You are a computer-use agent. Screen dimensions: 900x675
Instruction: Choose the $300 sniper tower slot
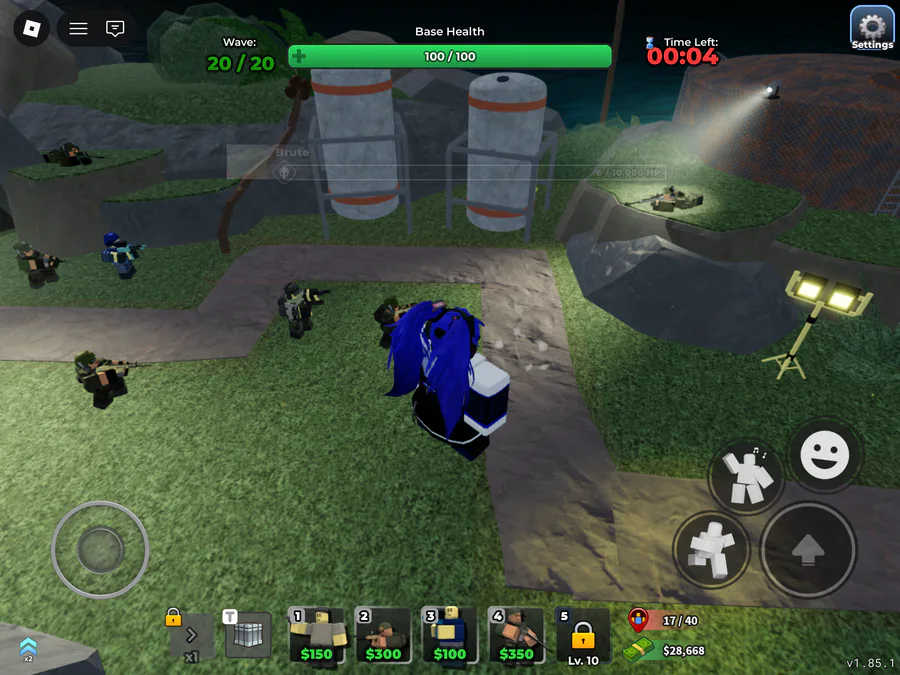pyautogui.click(x=383, y=636)
